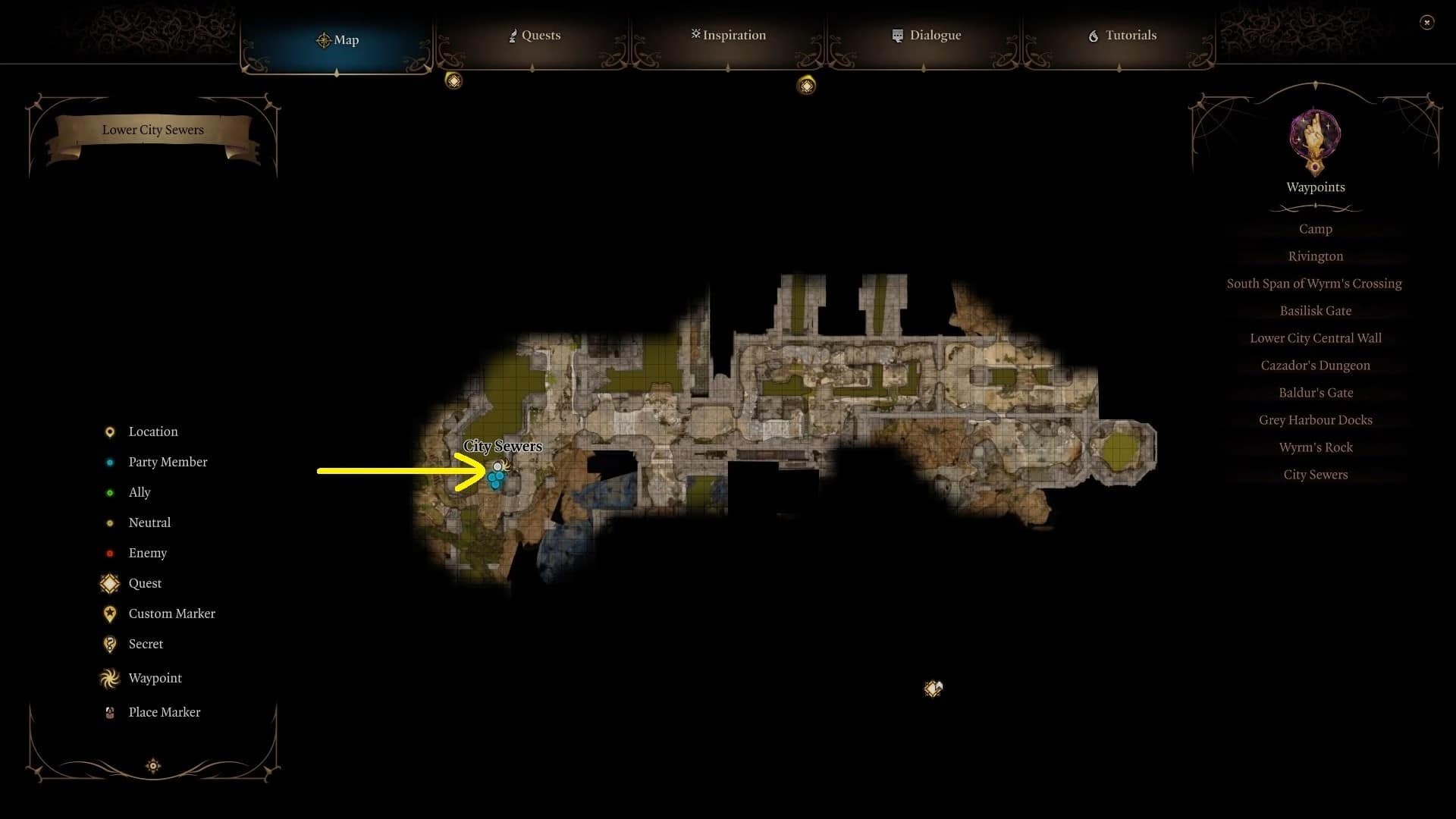
Task: Select the party member marker on the map
Action: pyautogui.click(x=496, y=479)
